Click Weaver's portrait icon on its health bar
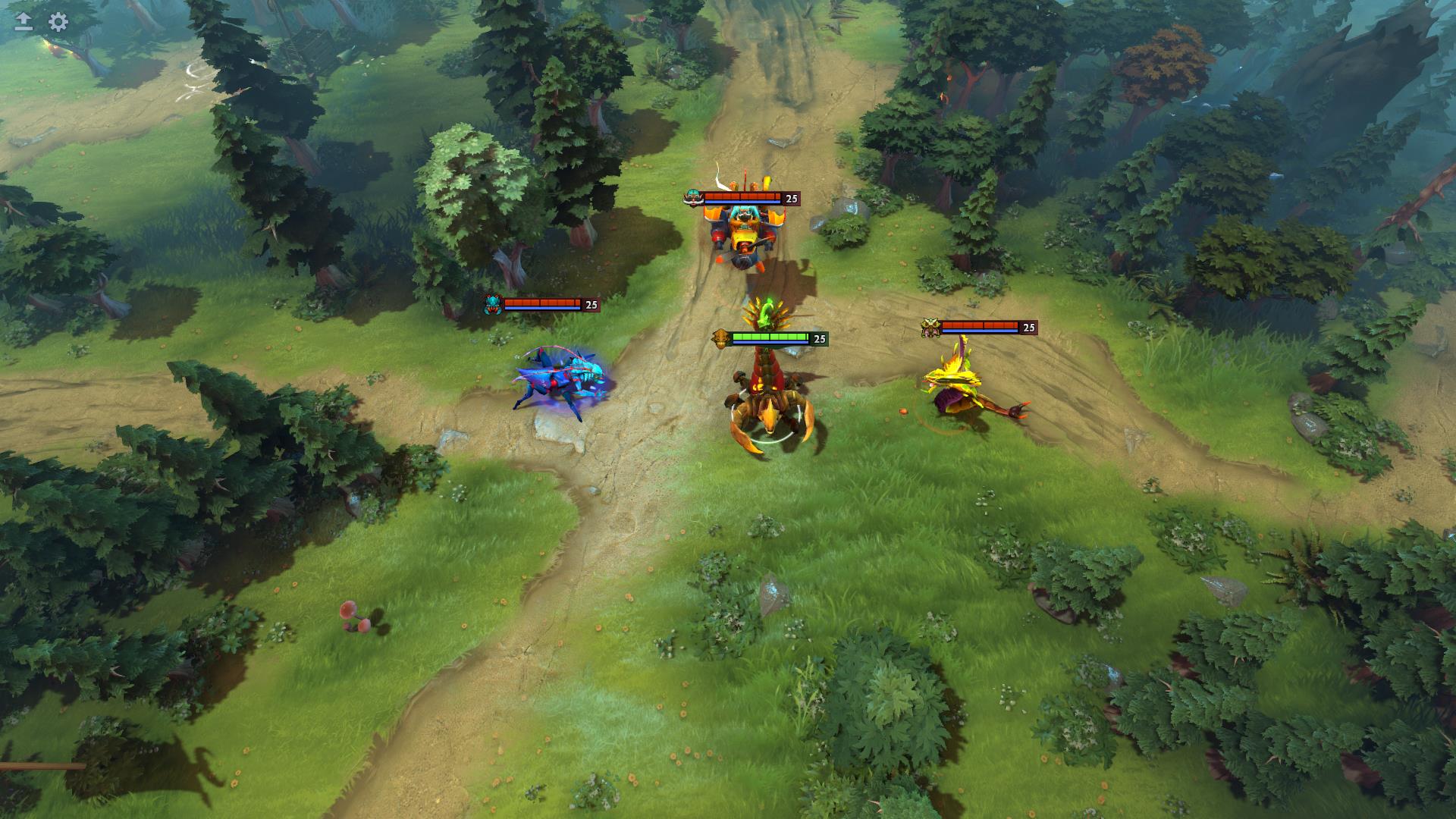The height and width of the screenshot is (819, 1456). [x=494, y=306]
